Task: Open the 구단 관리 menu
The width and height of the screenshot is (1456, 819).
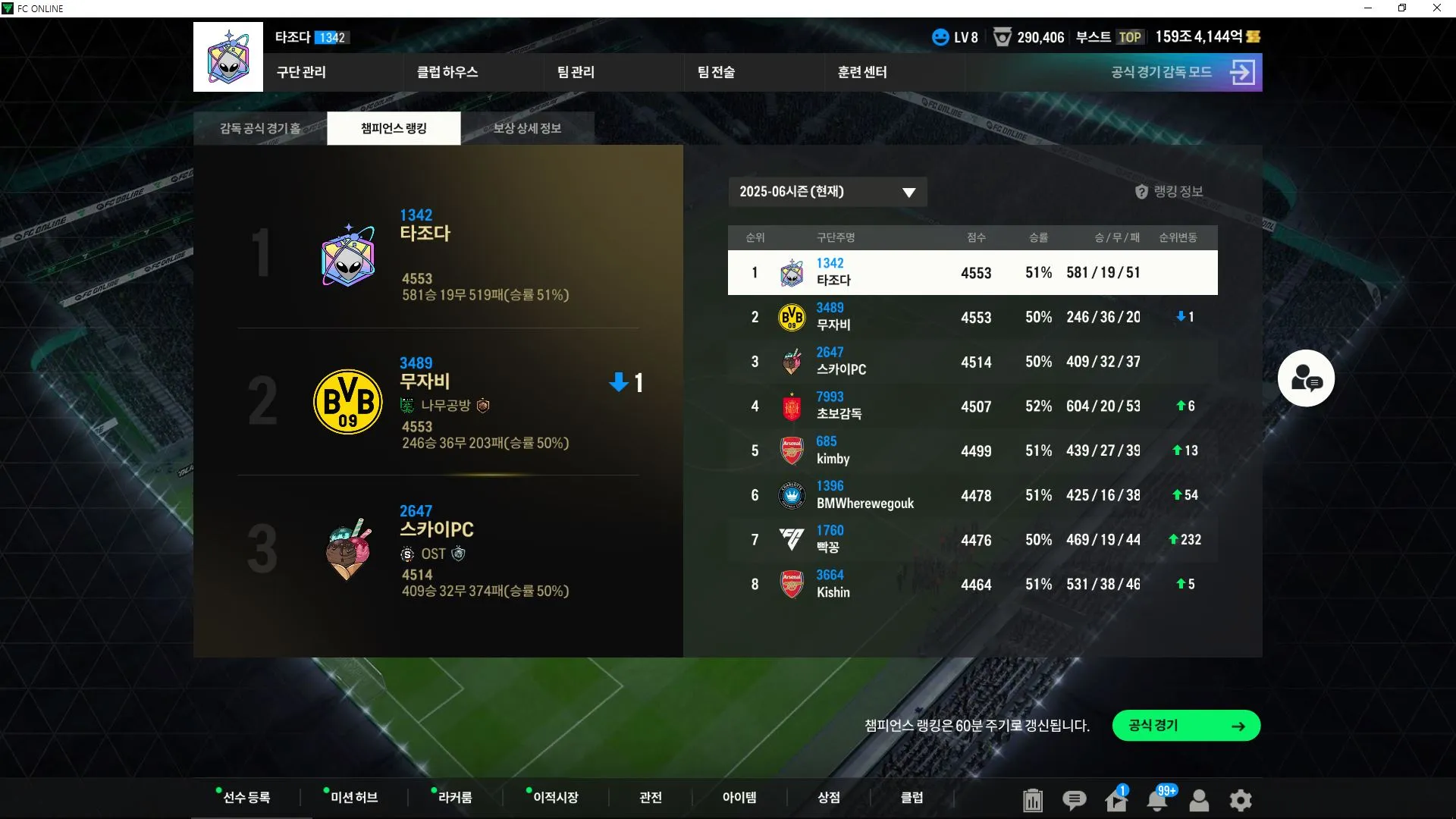Action: 301,72
